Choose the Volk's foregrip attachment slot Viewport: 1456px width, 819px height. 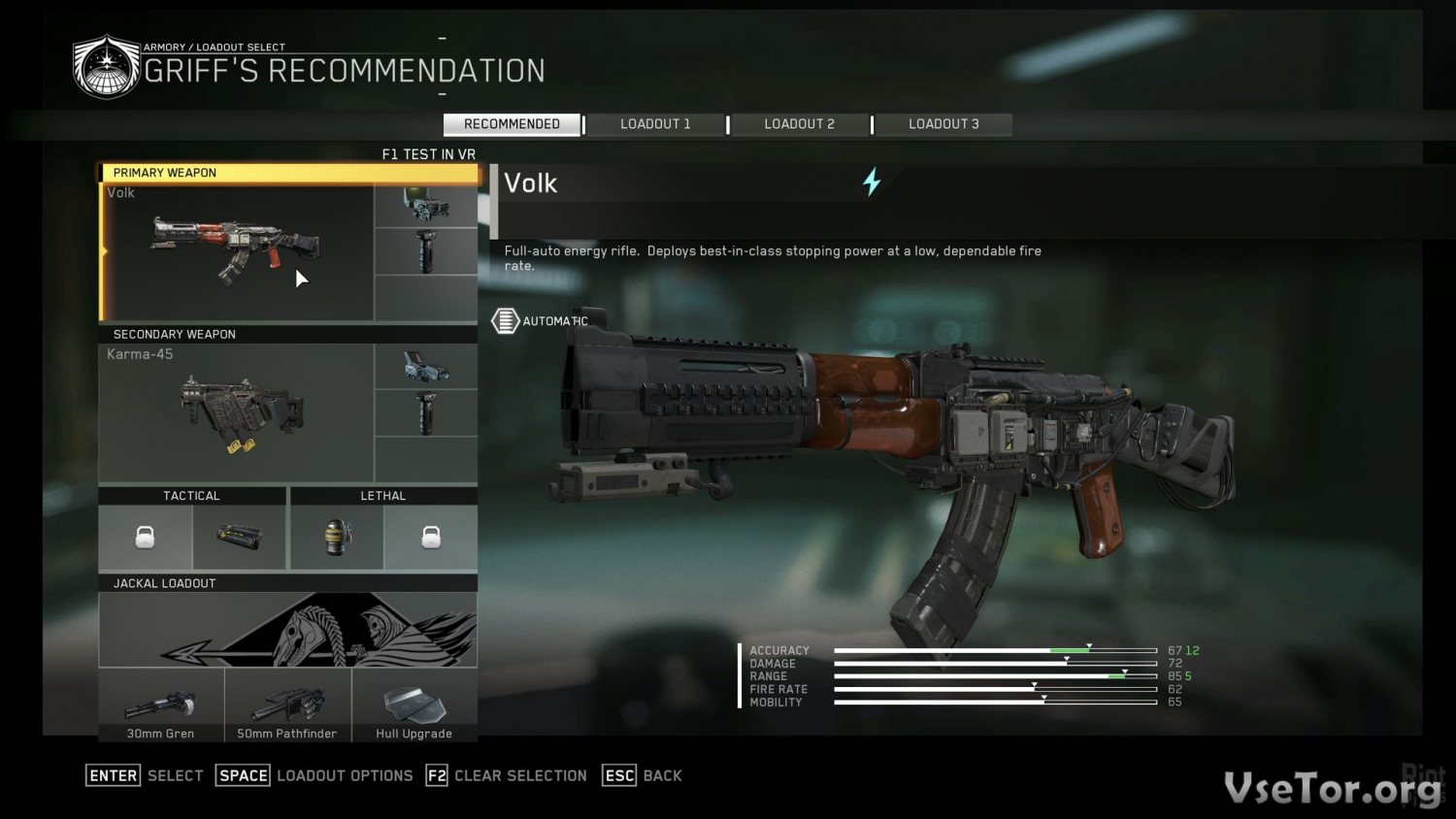point(426,252)
